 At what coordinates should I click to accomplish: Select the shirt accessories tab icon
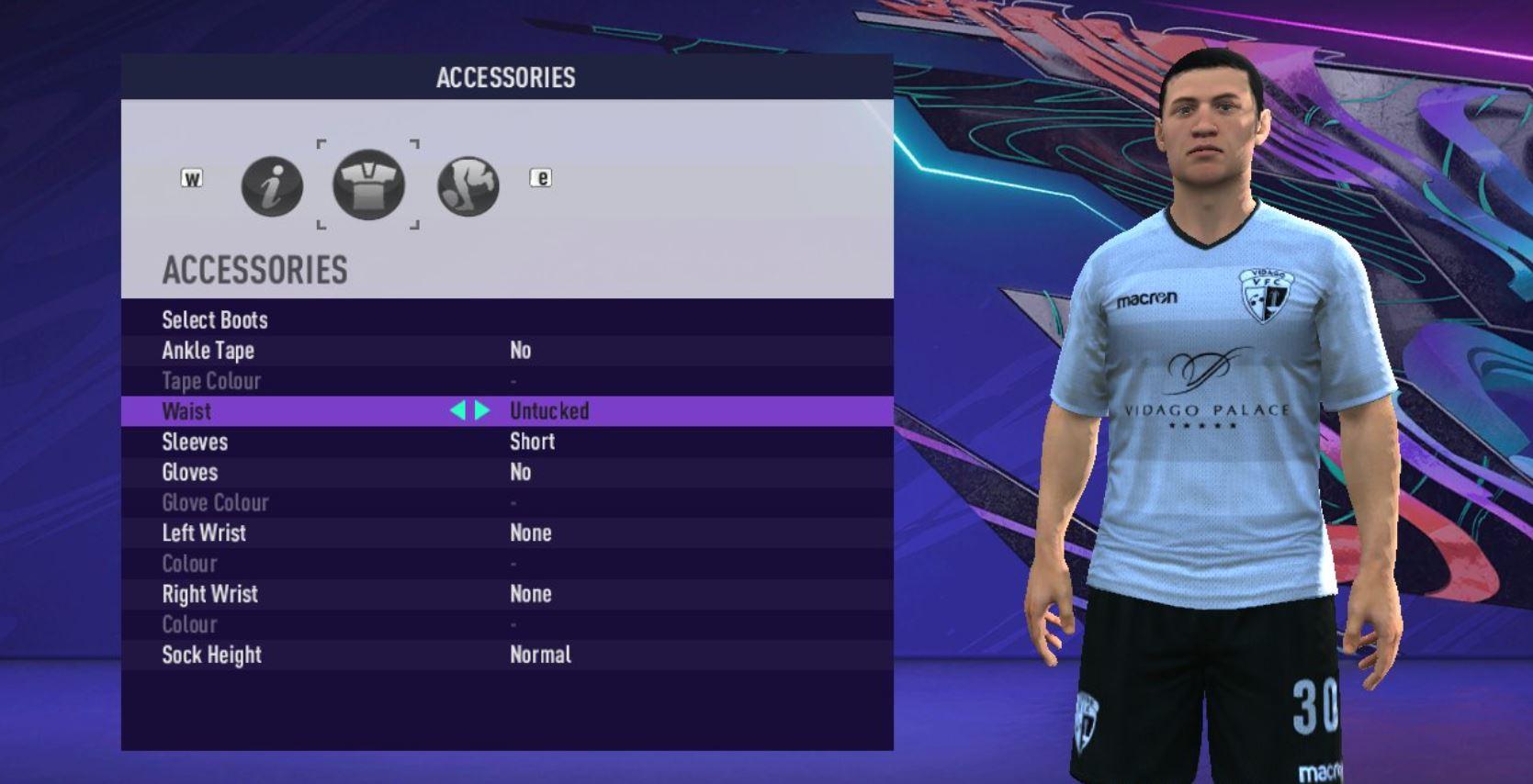pyautogui.click(x=368, y=185)
